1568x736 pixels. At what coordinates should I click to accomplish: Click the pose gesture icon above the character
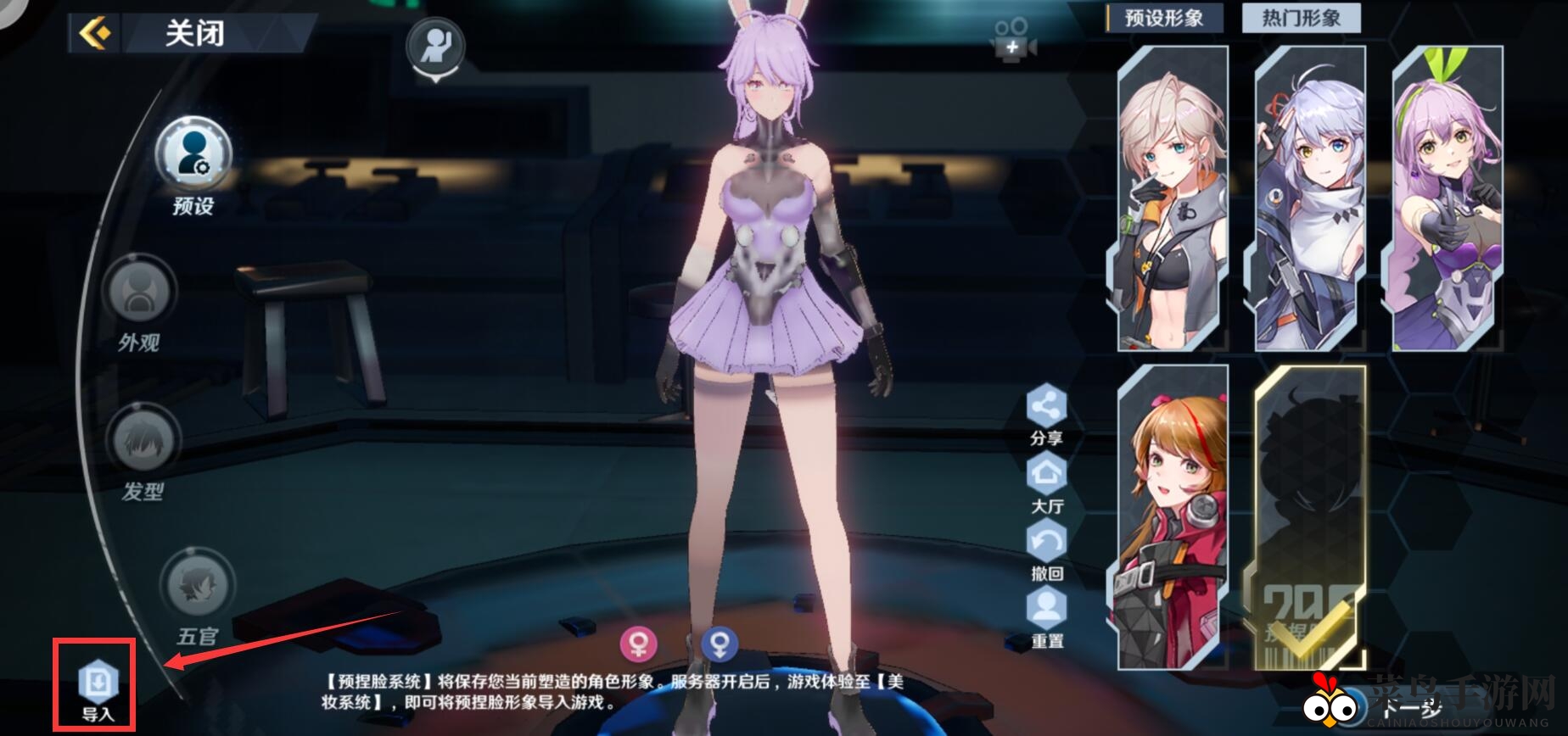tap(437, 44)
